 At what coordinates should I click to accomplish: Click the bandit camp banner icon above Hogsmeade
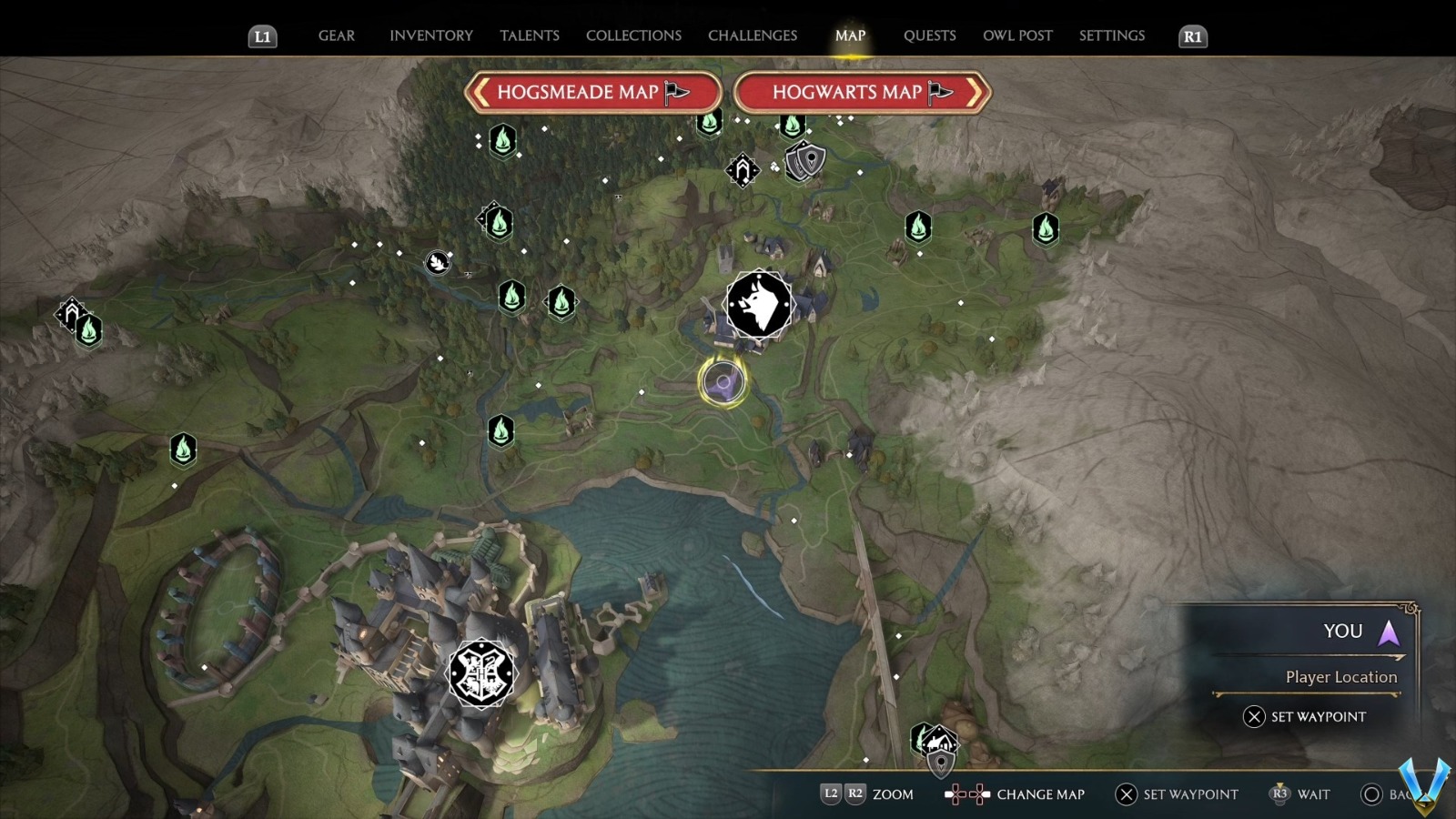point(742,171)
